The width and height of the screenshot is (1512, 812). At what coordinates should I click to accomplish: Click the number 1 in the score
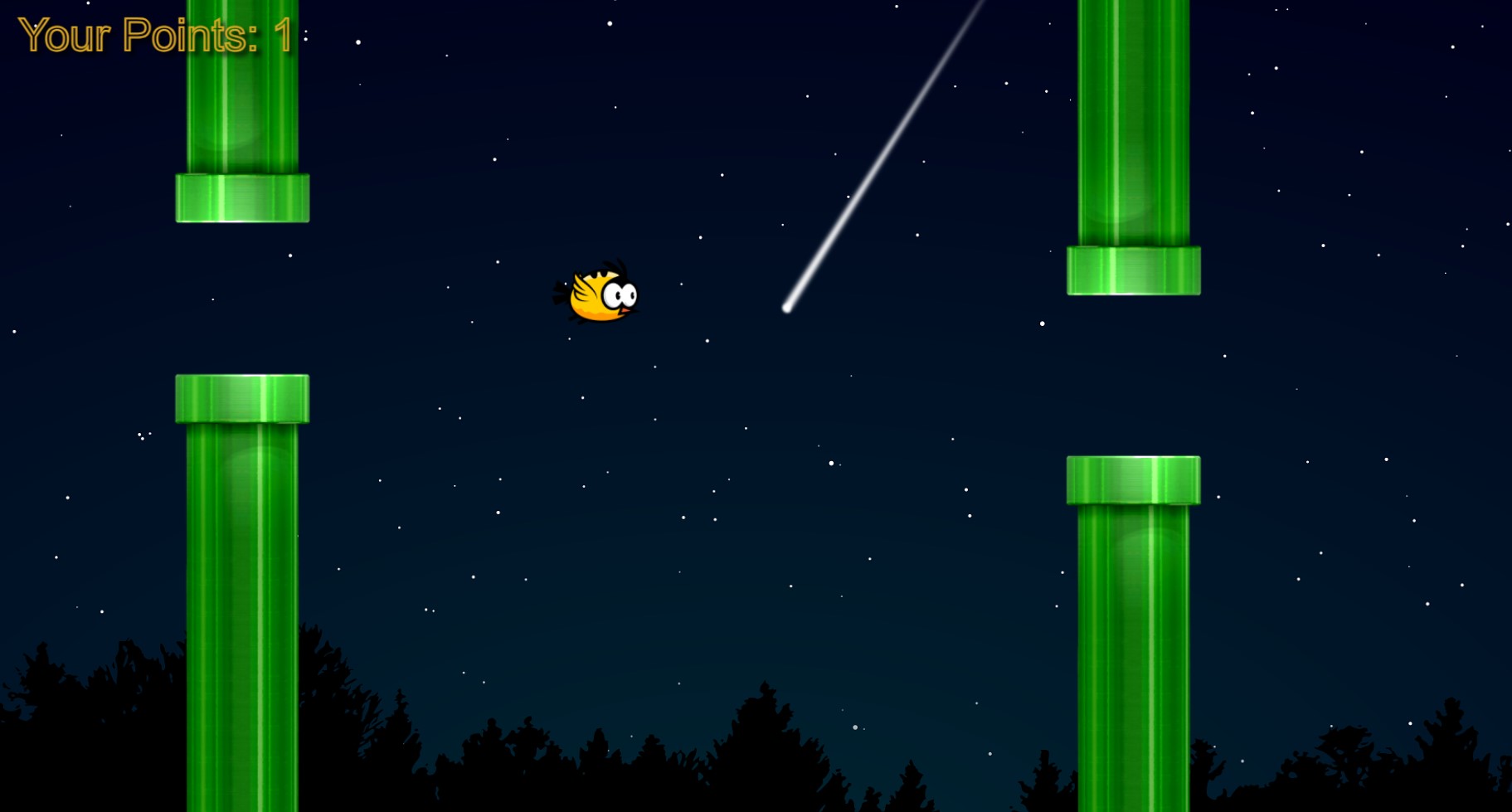point(283,36)
